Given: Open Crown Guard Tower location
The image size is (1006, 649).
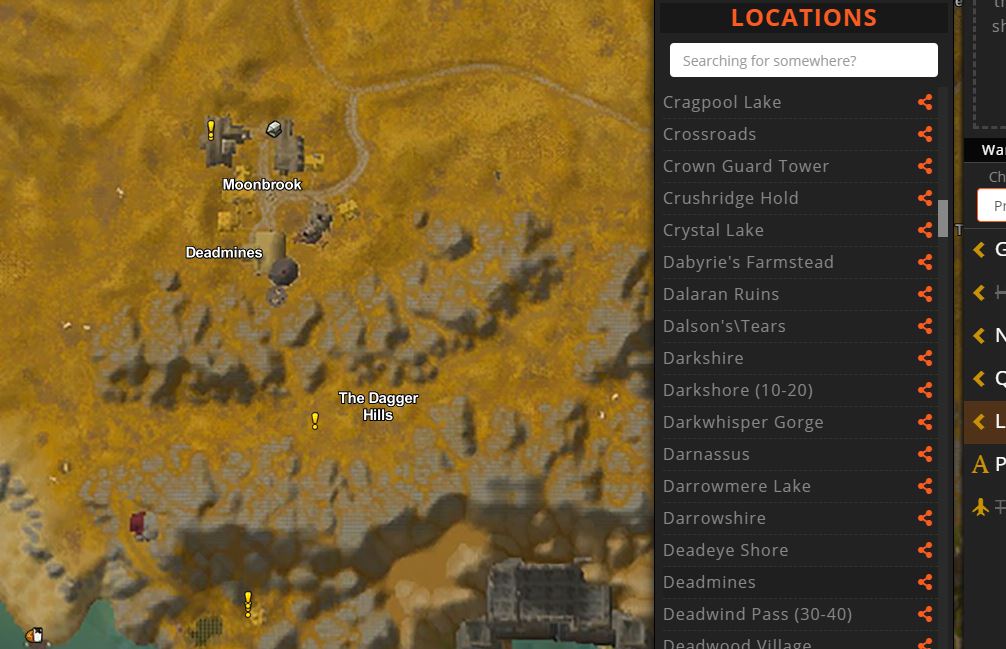Looking at the screenshot, I should (x=745, y=166).
